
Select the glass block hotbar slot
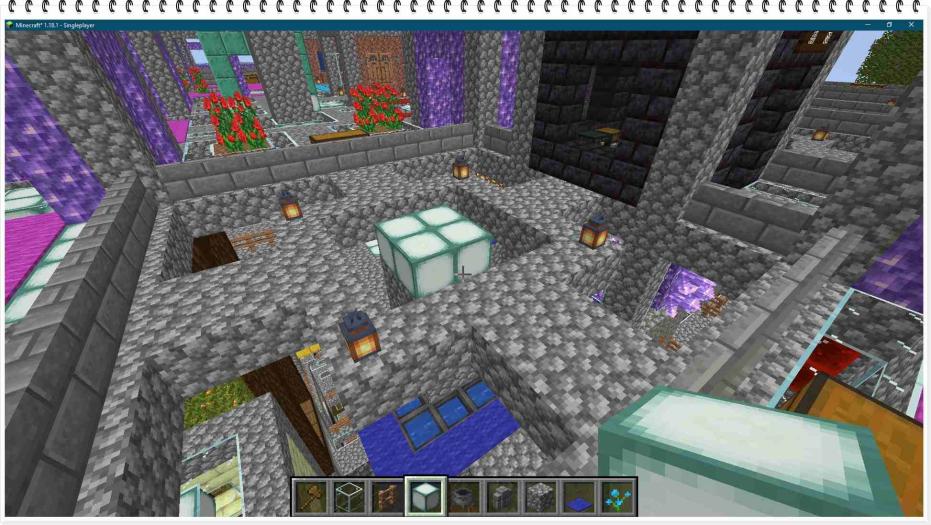coord(348,496)
